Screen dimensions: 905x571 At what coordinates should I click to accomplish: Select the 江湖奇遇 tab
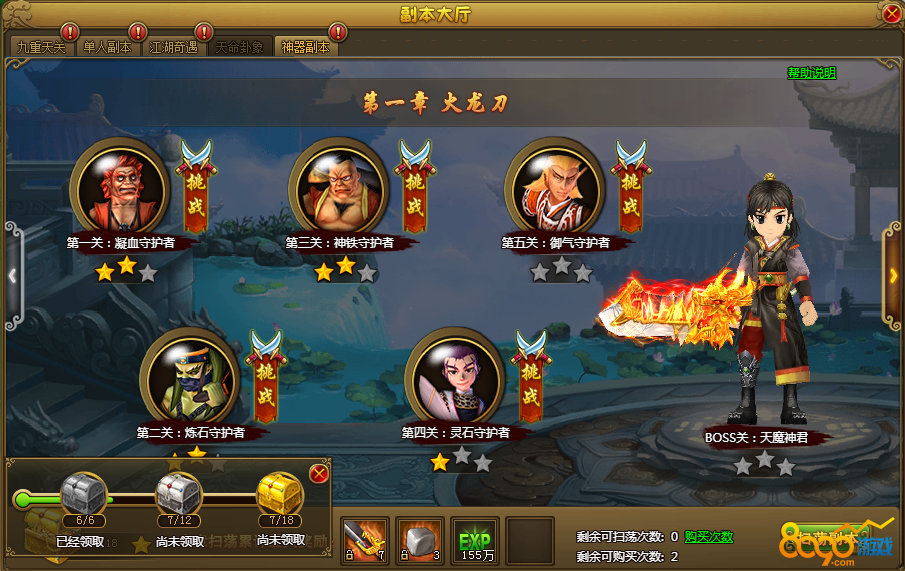click(x=173, y=47)
